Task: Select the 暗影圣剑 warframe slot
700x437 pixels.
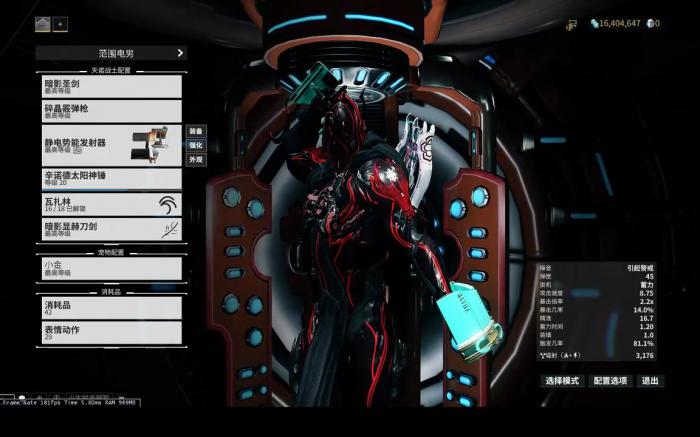Action: click(110, 85)
